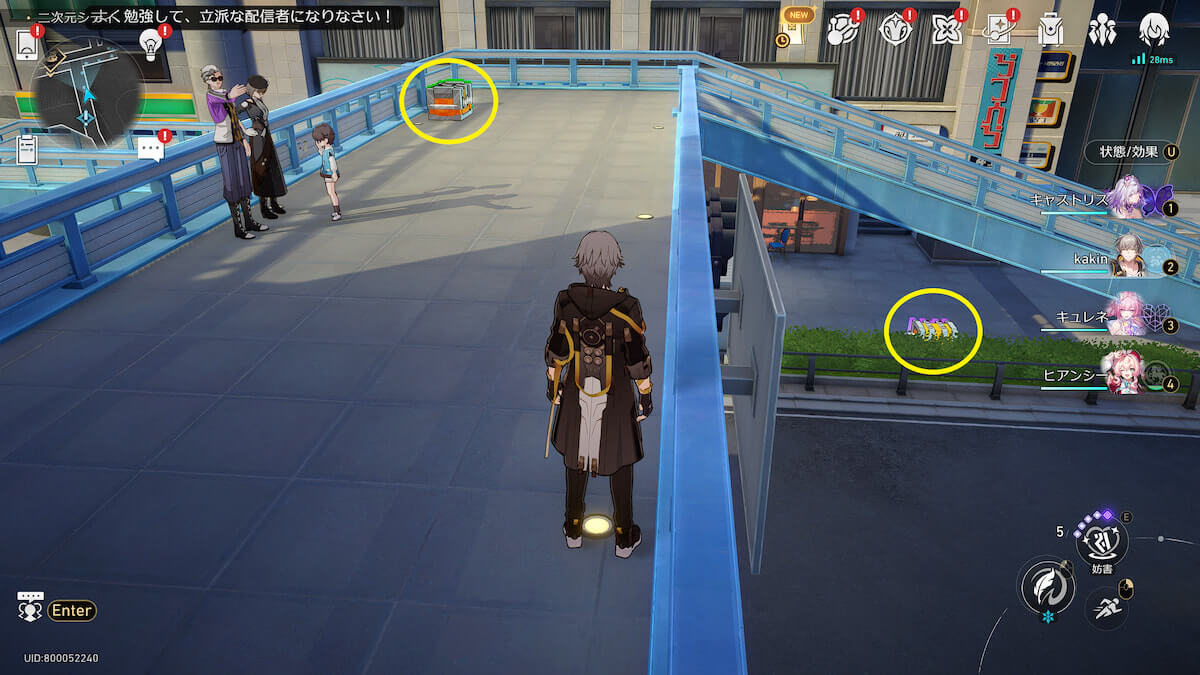
Task: Open the mission clipboard icon
Action: pyautogui.click(x=28, y=150)
